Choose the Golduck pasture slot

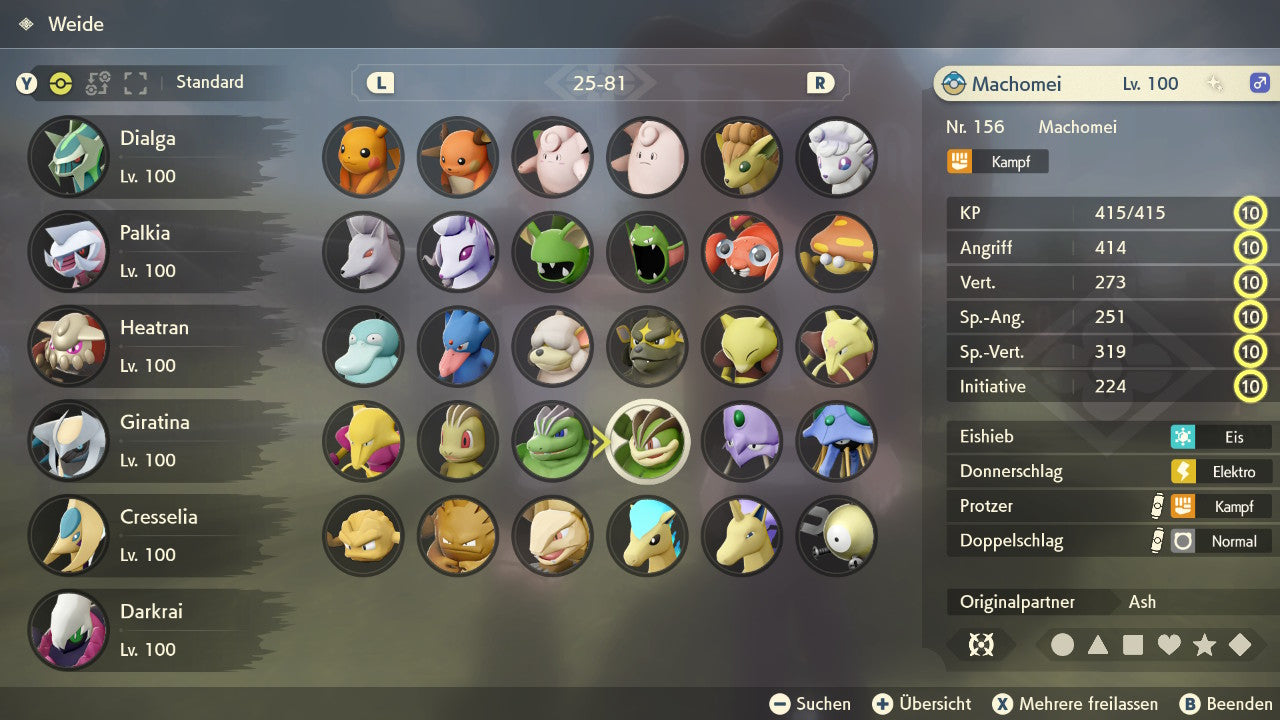pyautogui.click(x=458, y=346)
